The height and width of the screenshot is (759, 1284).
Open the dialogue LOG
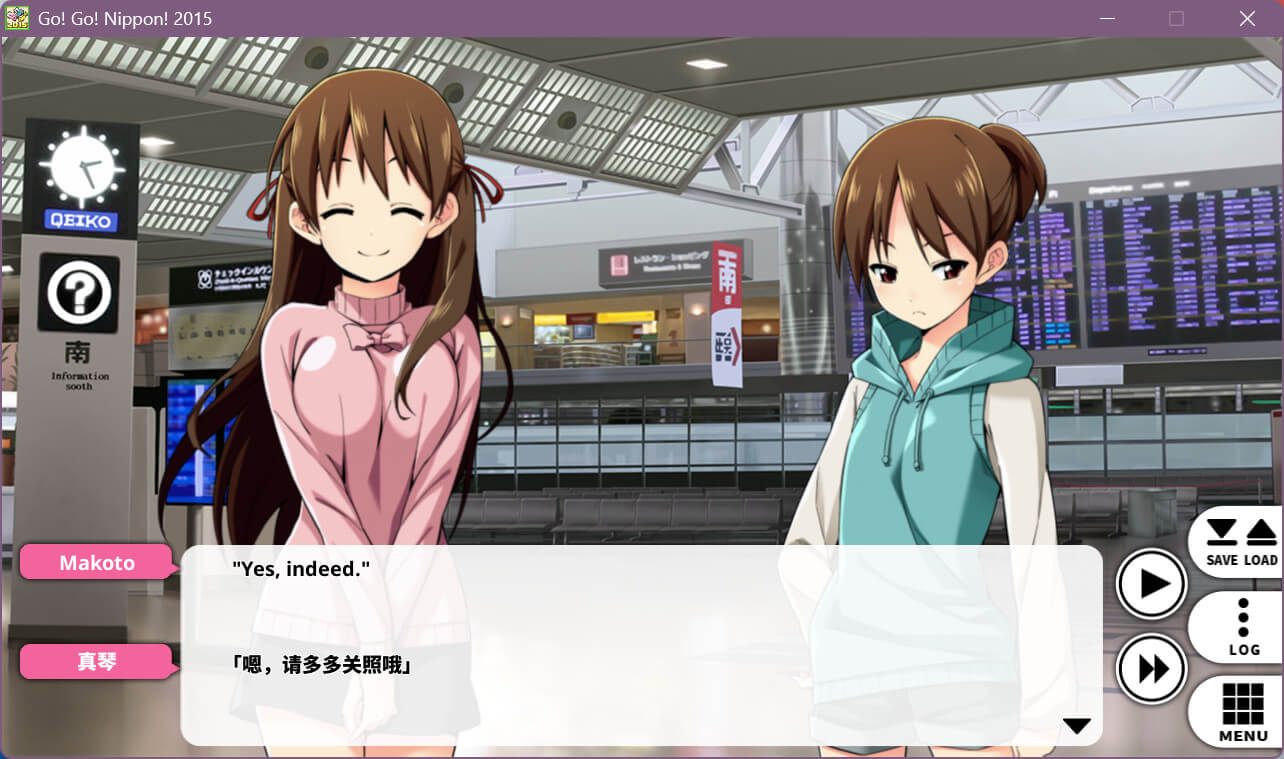point(1243,628)
